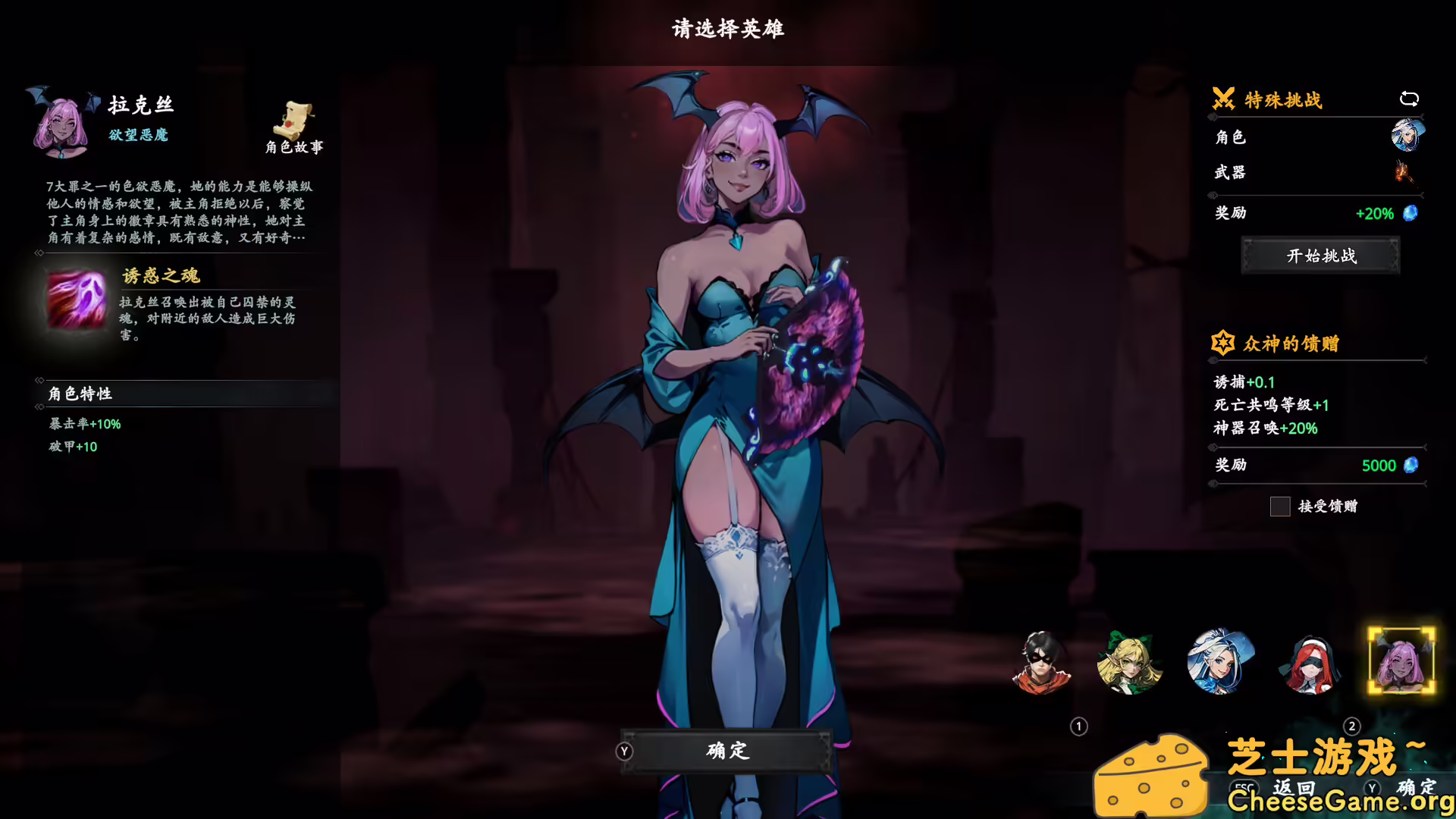
Task: Click the gem currency icon next to 5000
Action: pos(1410,465)
